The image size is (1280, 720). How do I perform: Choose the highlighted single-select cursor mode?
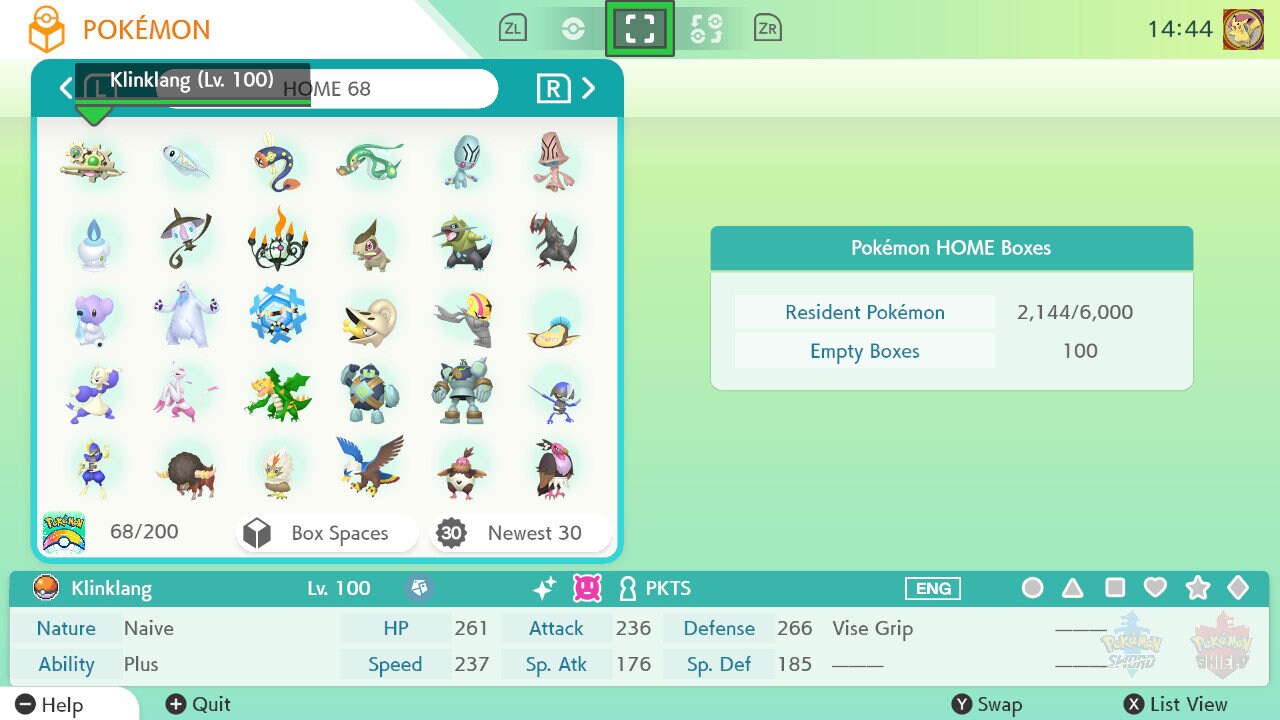pyautogui.click(x=639, y=29)
